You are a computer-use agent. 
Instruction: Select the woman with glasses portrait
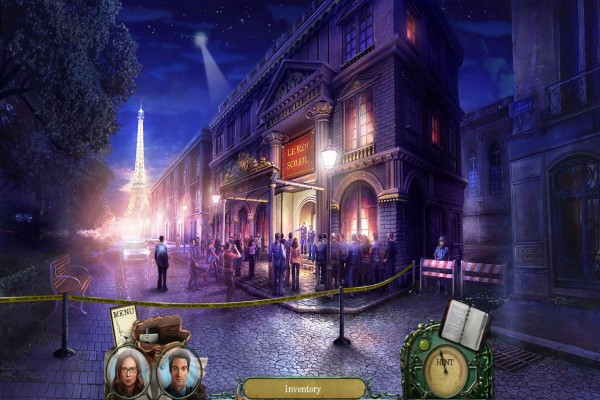(130, 372)
